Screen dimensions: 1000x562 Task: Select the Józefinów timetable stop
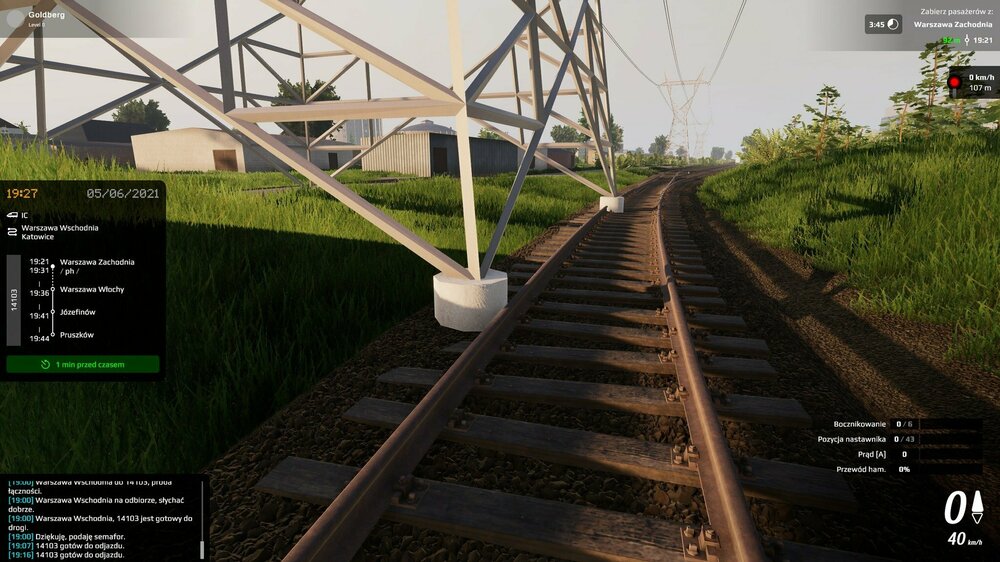point(84,313)
